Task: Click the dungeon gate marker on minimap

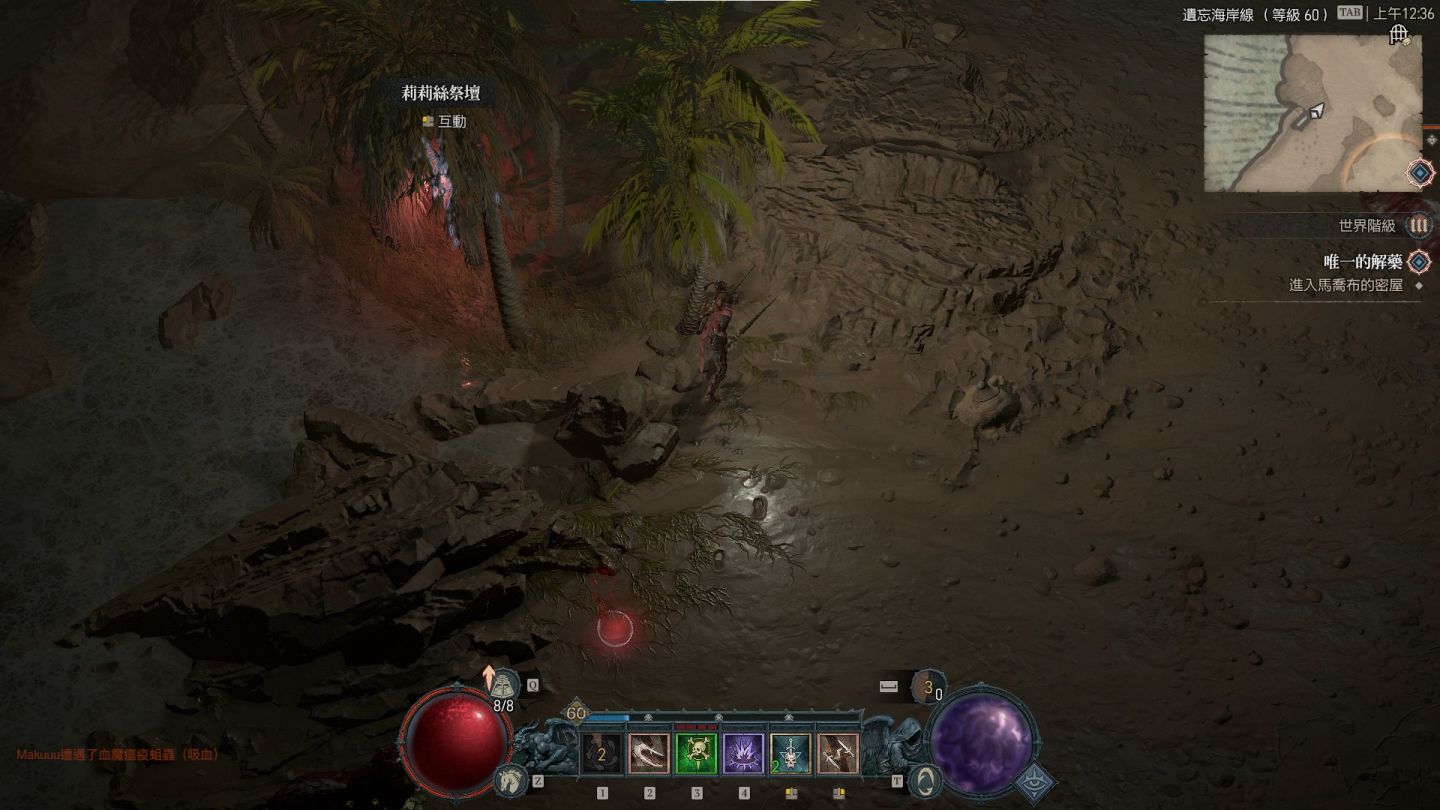Action: click(x=1399, y=36)
